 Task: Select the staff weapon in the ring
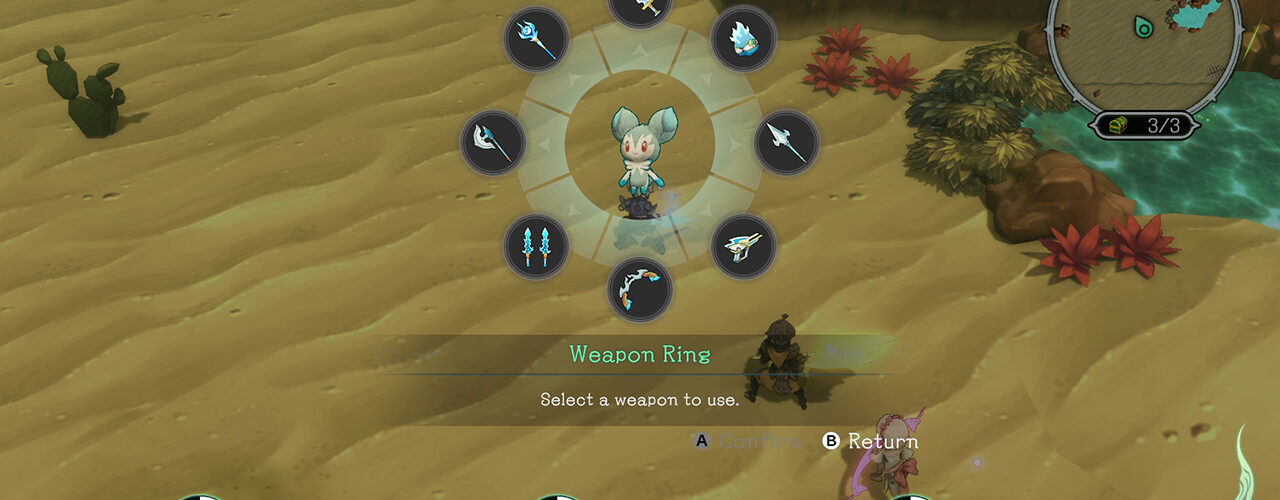[537, 39]
